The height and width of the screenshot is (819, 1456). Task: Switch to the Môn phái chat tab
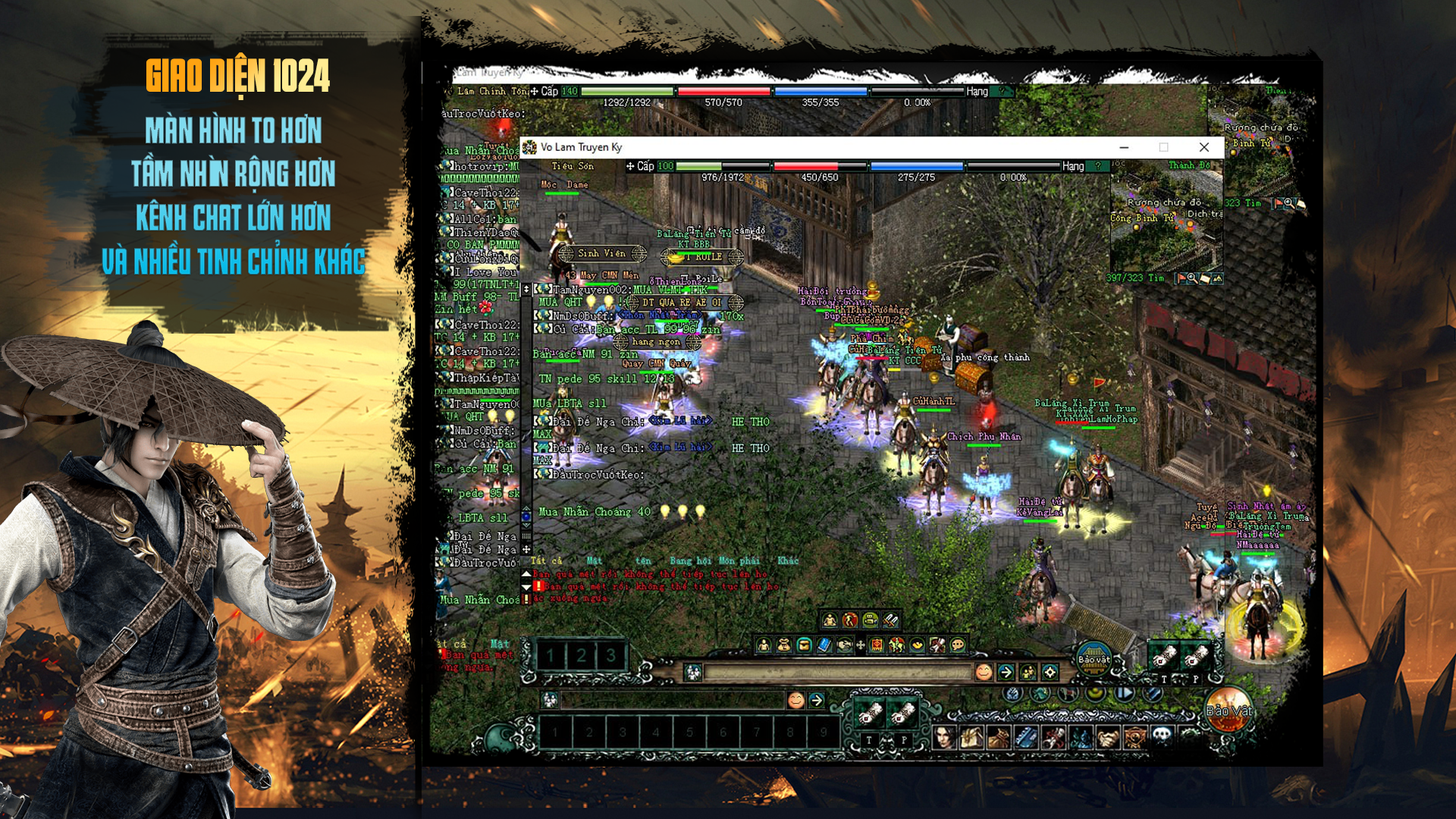pyautogui.click(x=738, y=560)
